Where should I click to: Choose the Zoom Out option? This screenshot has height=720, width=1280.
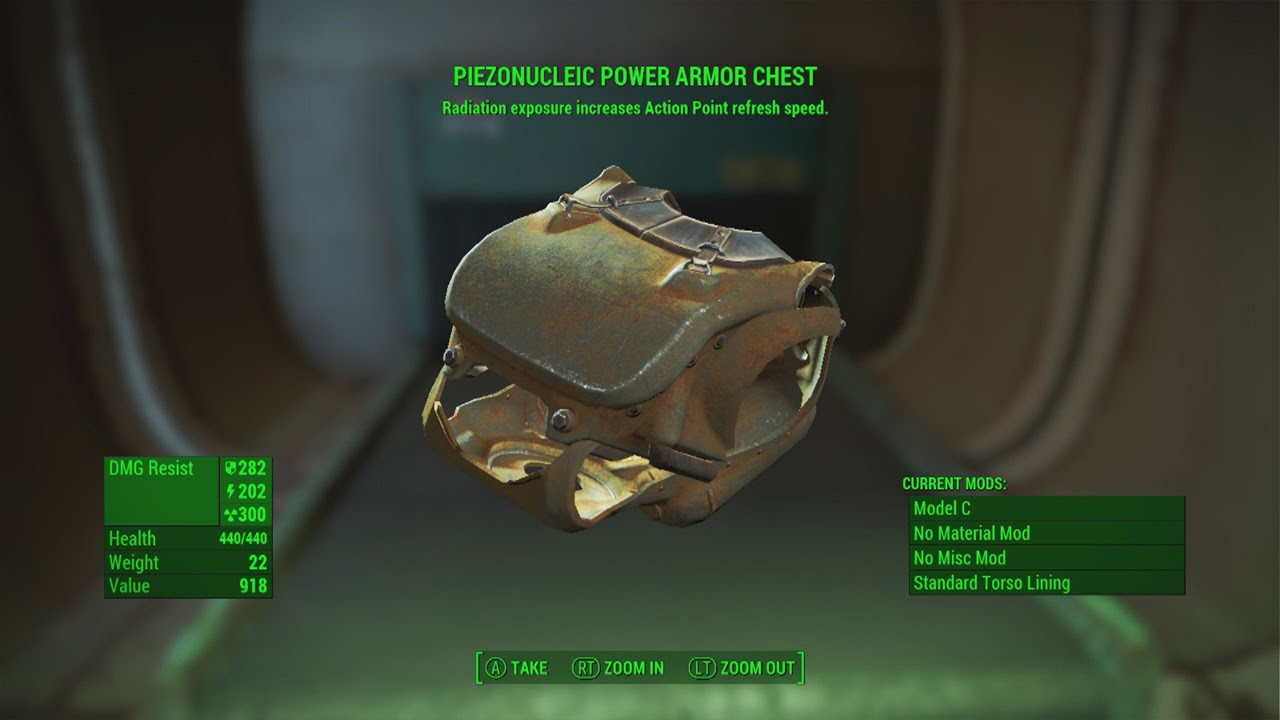[742, 668]
